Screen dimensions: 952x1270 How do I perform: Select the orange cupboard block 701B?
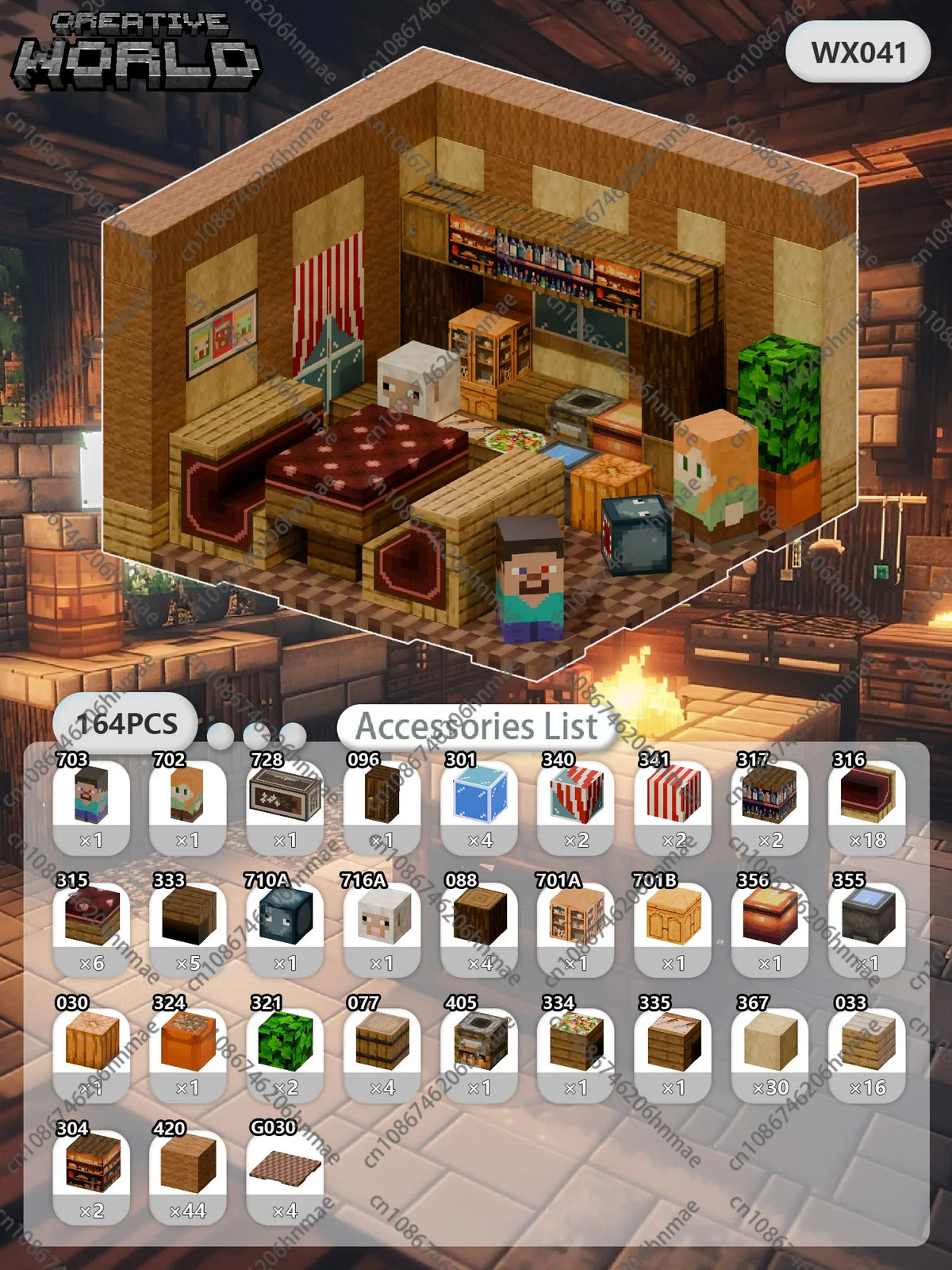[x=674, y=917]
